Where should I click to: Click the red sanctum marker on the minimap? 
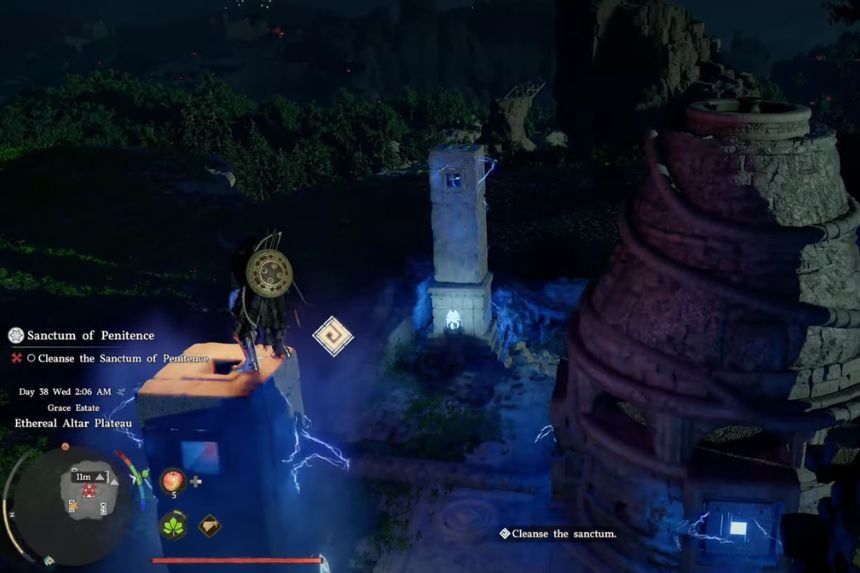click(86, 492)
